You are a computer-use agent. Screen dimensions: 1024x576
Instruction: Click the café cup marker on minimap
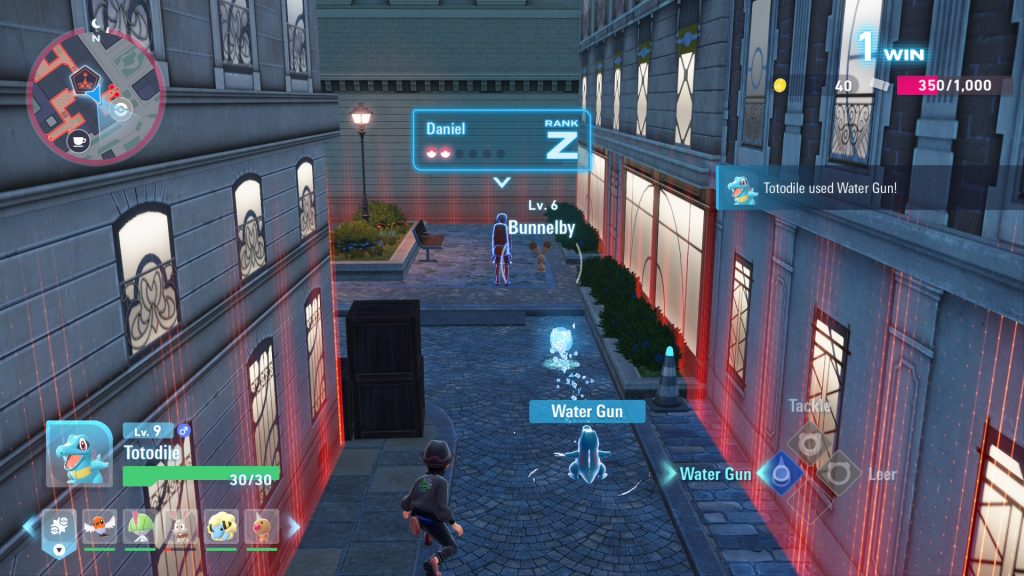(78, 141)
